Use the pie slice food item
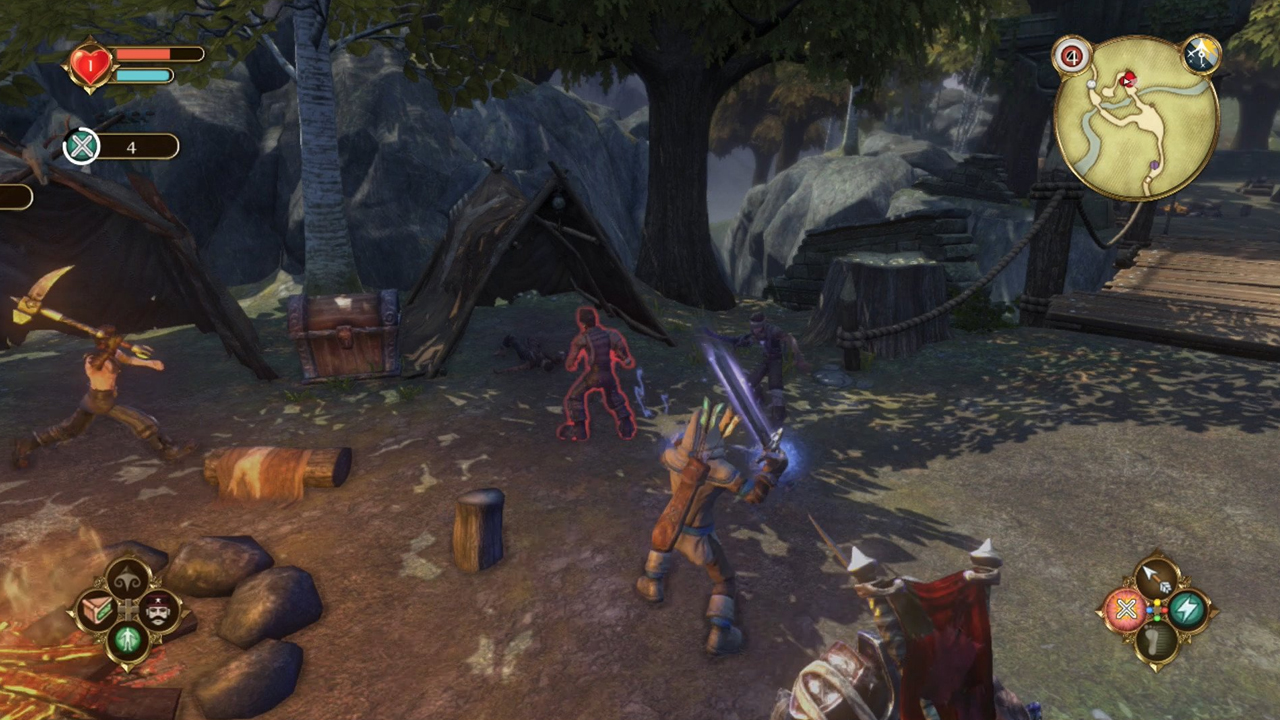The image size is (1280, 720). coord(97,608)
